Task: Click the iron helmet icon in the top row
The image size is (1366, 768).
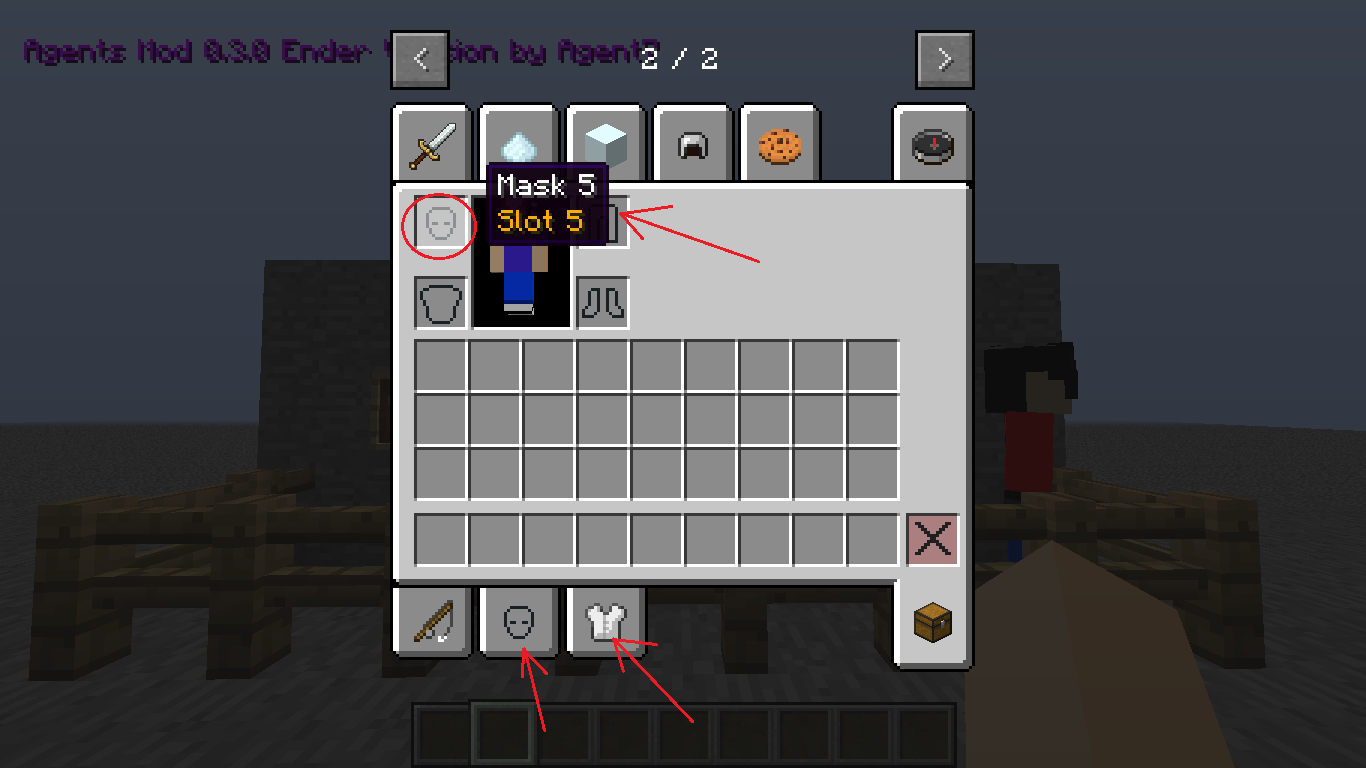Action: [692, 143]
